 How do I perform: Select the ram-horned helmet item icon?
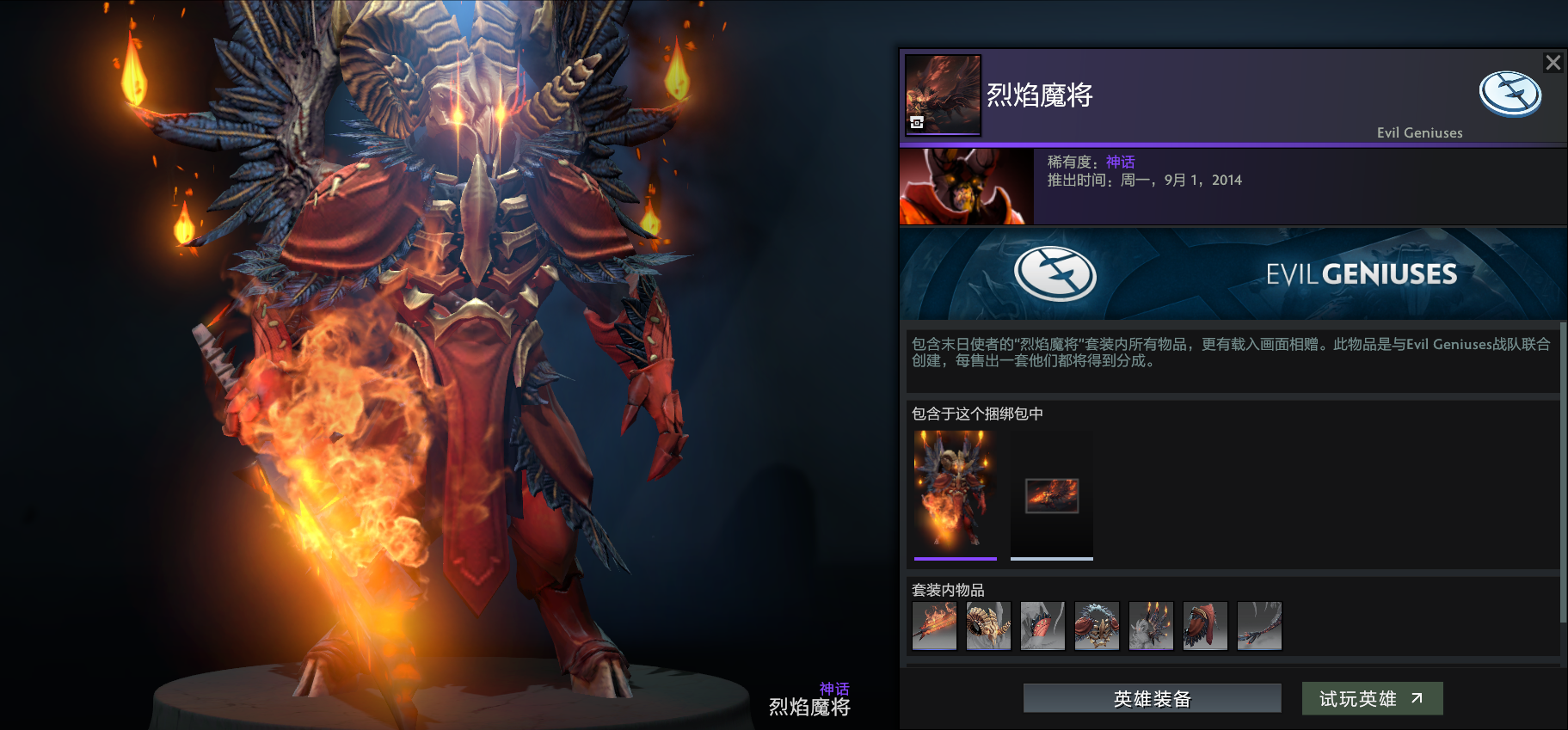[988, 625]
